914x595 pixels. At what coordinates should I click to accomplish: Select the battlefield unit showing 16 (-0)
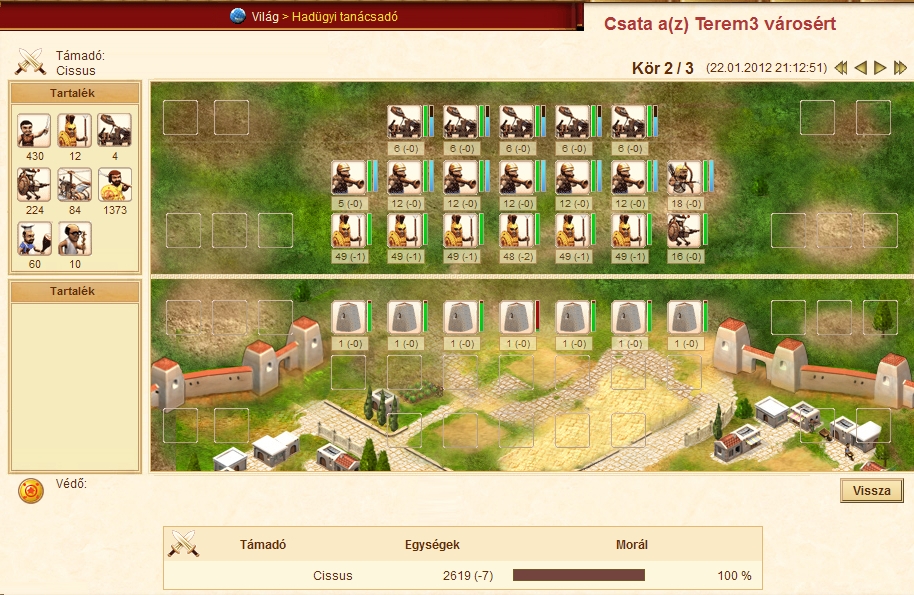click(x=684, y=230)
